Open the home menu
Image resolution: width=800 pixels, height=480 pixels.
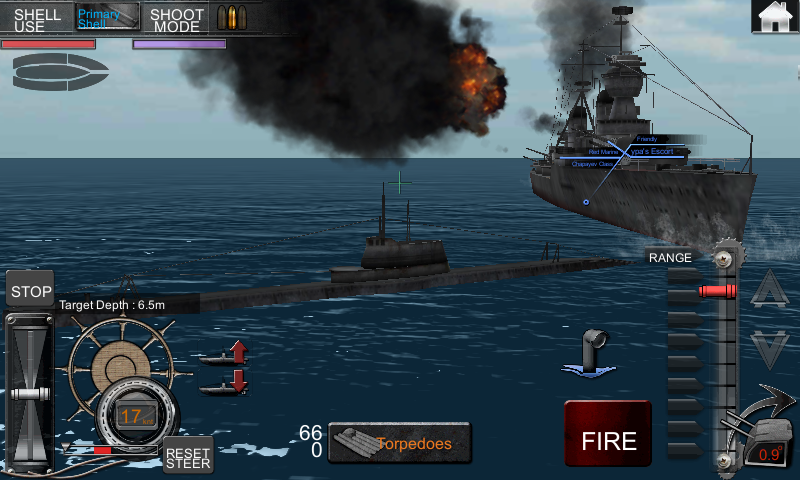[x=775, y=18]
